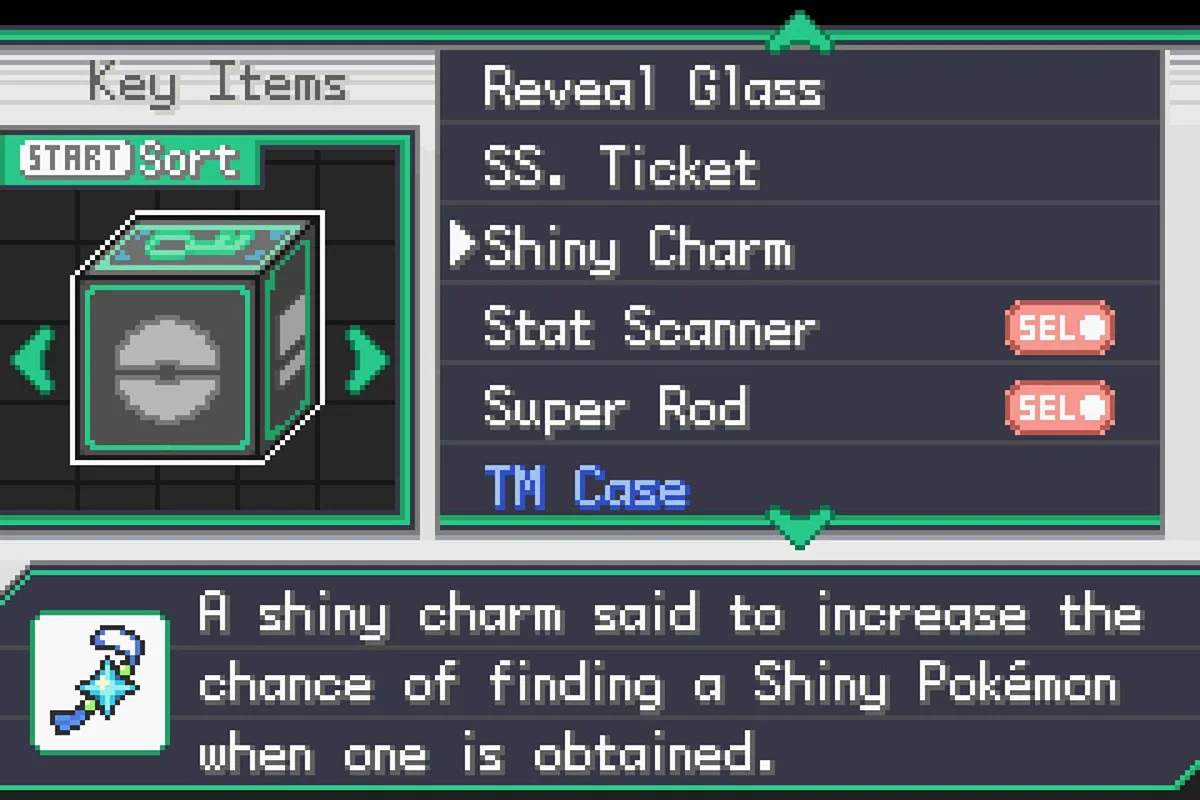This screenshot has height=800, width=1200.
Task: Select the Reveal Glass key item
Action: click(x=652, y=88)
